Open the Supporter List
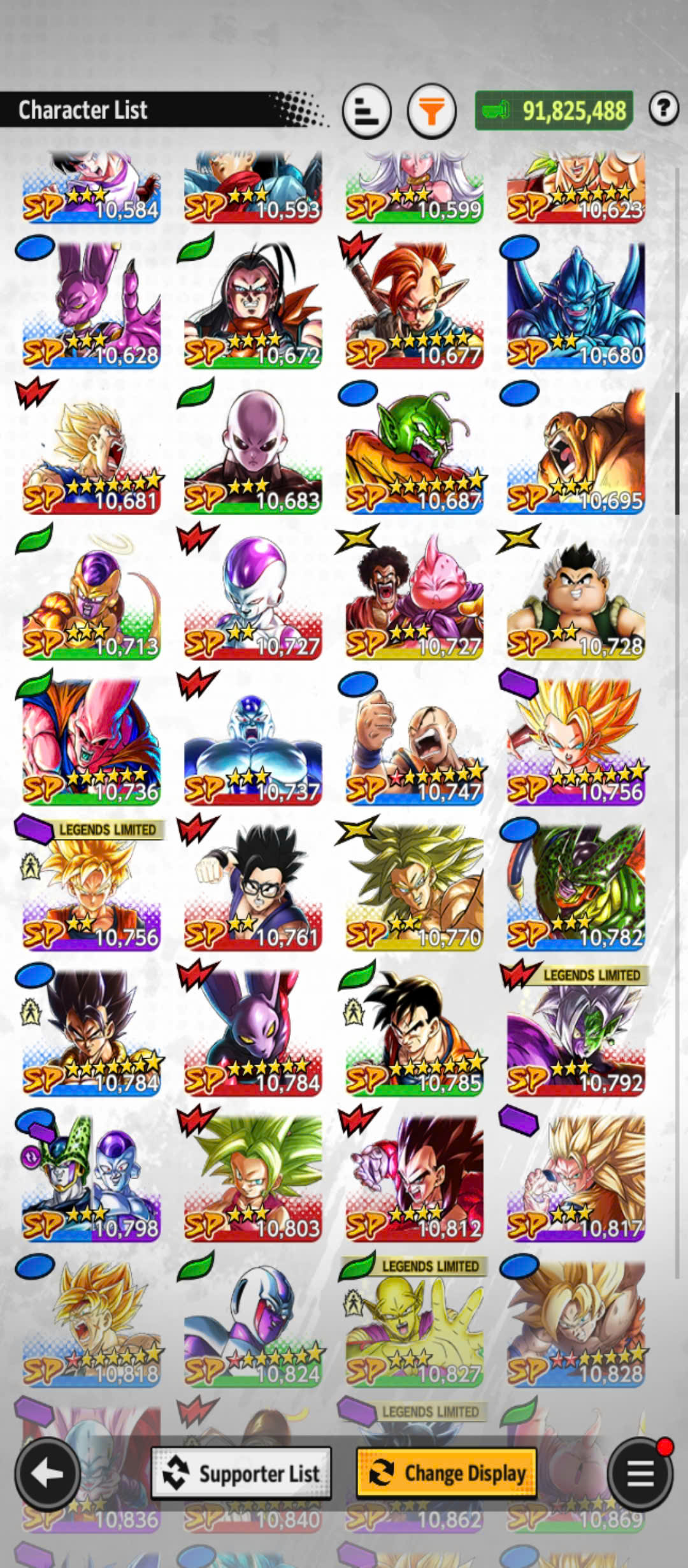 [x=241, y=1473]
